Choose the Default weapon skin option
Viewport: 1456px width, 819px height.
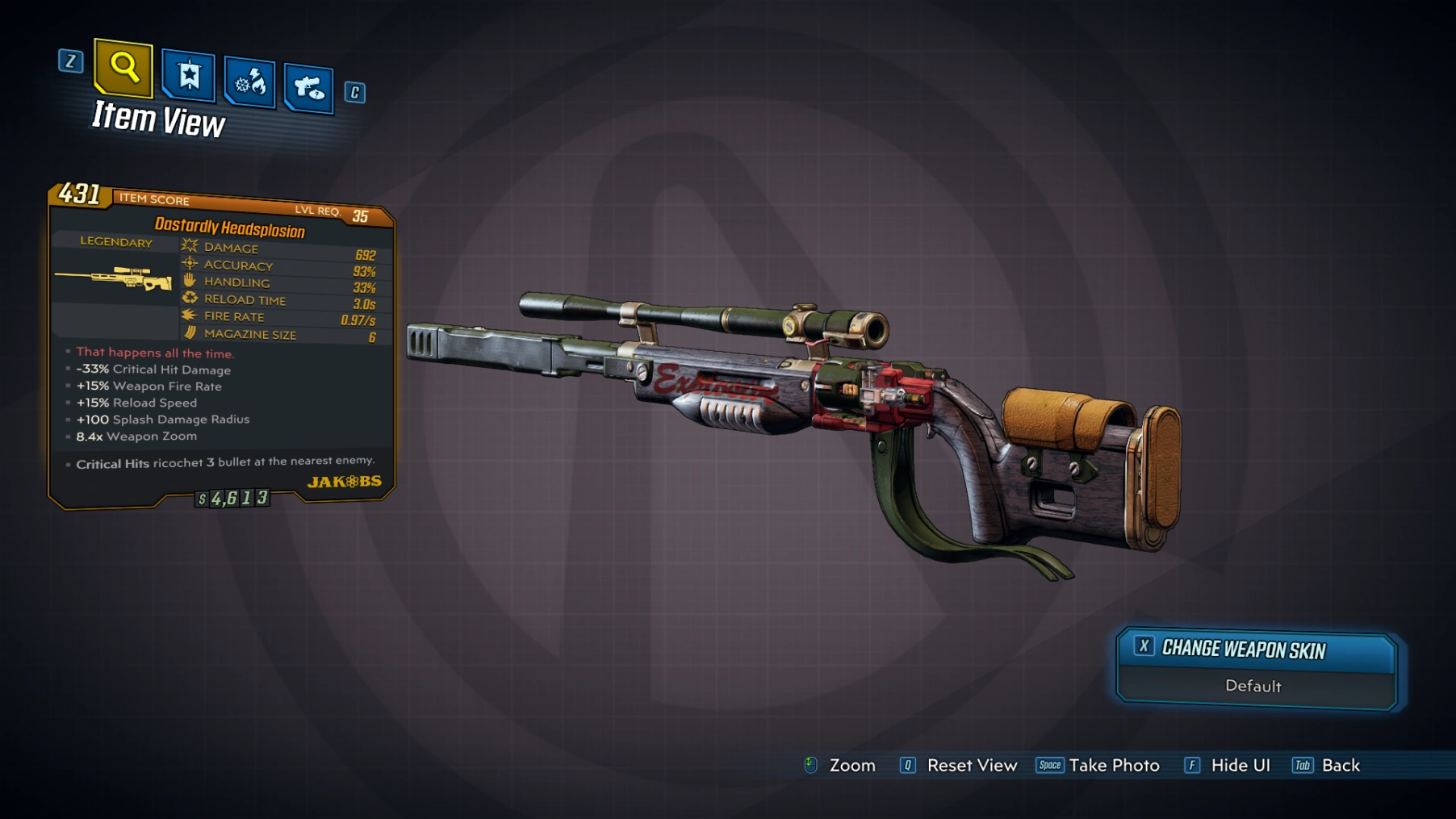(x=1253, y=687)
